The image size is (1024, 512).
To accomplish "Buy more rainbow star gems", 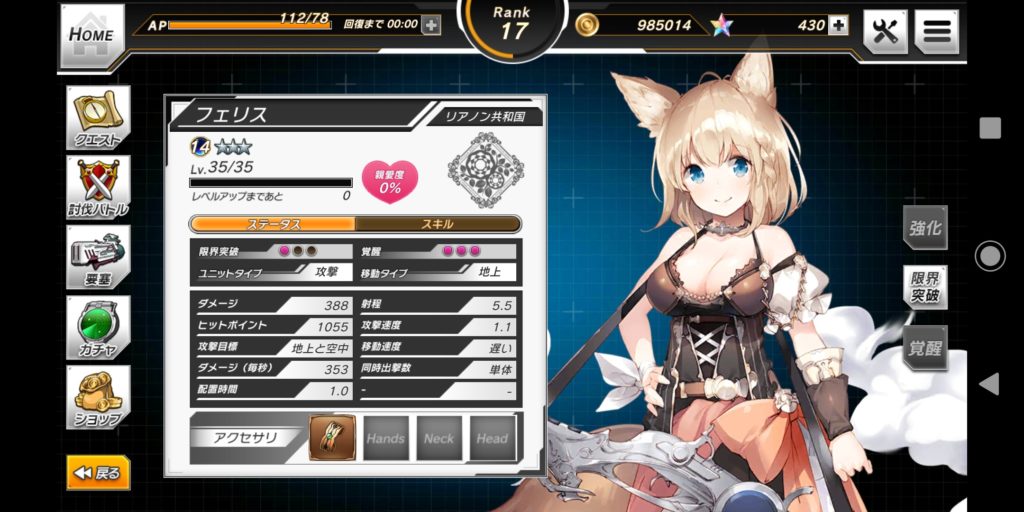I will tap(838, 25).
